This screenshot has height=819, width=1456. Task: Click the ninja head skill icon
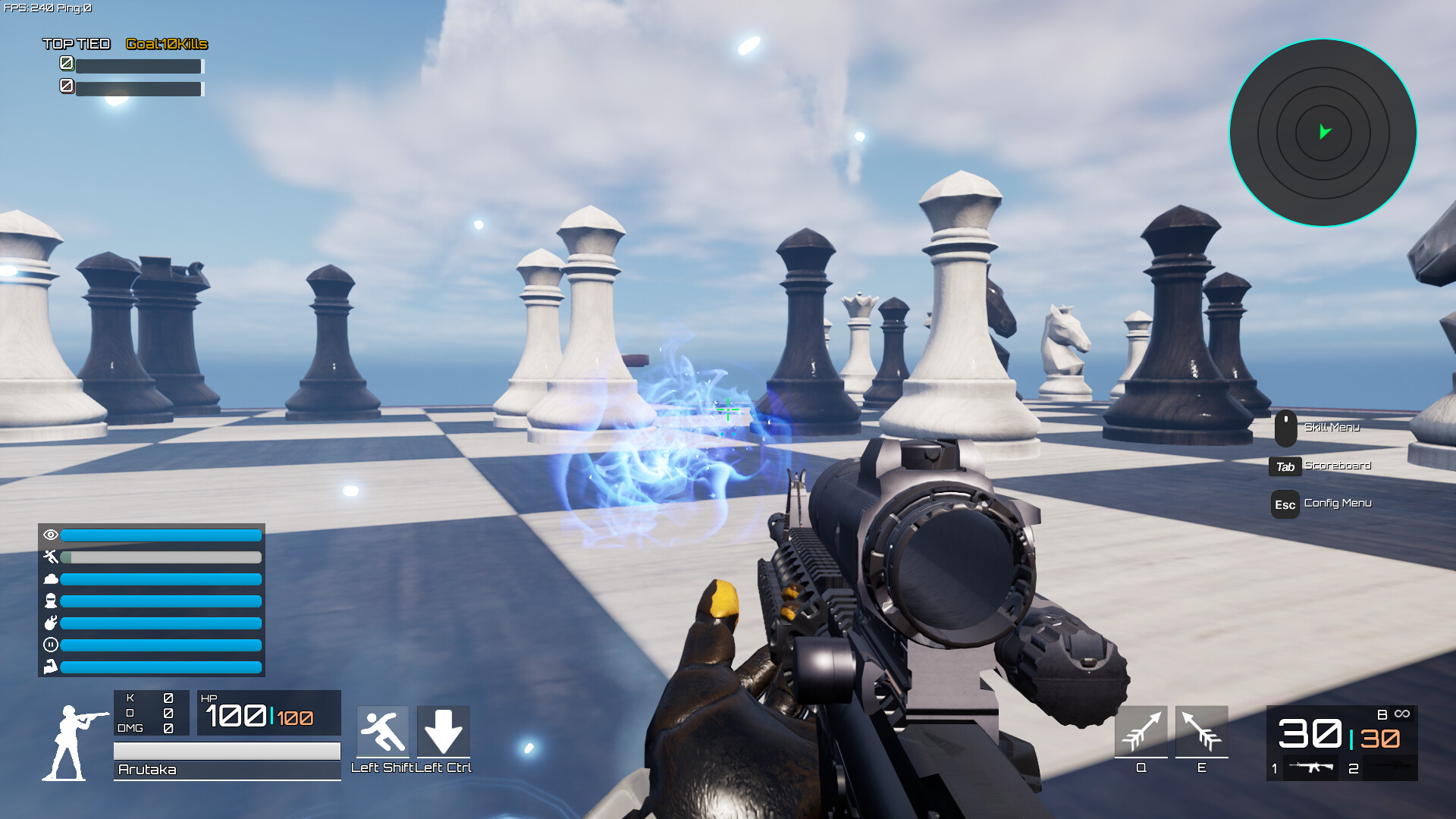pyautogui.click(x=50, y=601)
